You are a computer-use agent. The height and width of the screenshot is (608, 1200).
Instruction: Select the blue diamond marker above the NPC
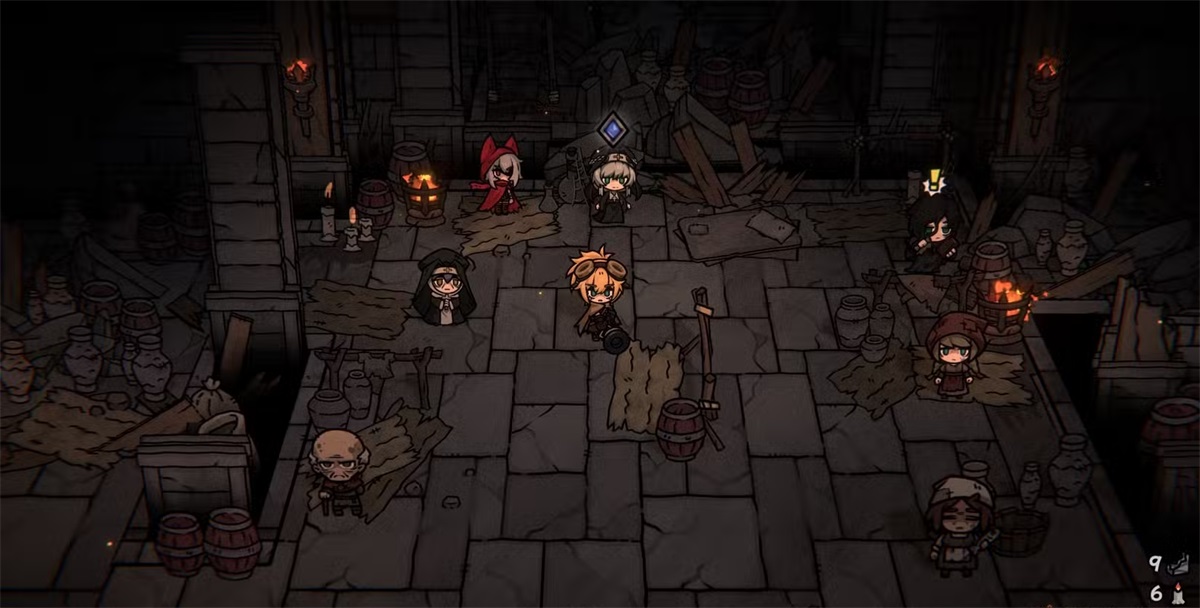coord(612,129)
